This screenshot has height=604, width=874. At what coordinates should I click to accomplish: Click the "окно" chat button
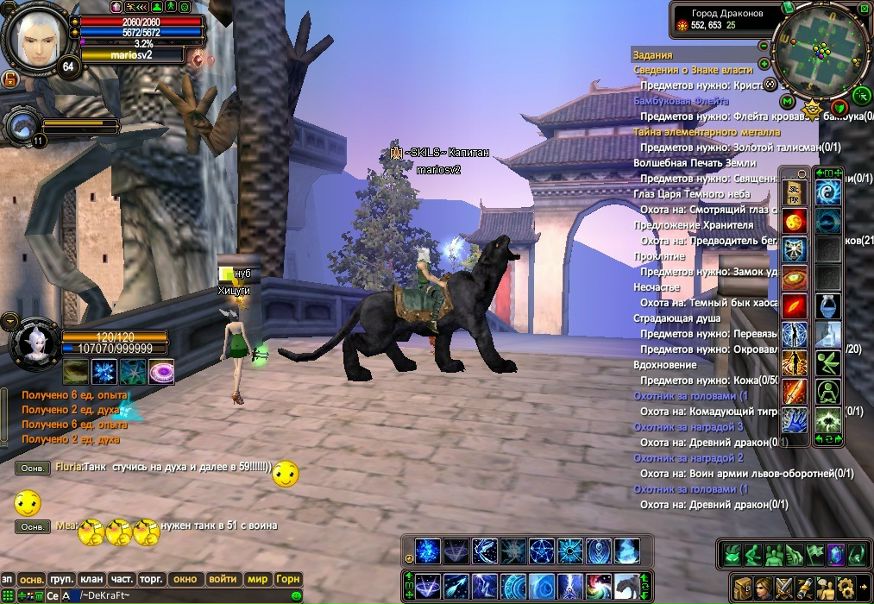pos(185,579)
